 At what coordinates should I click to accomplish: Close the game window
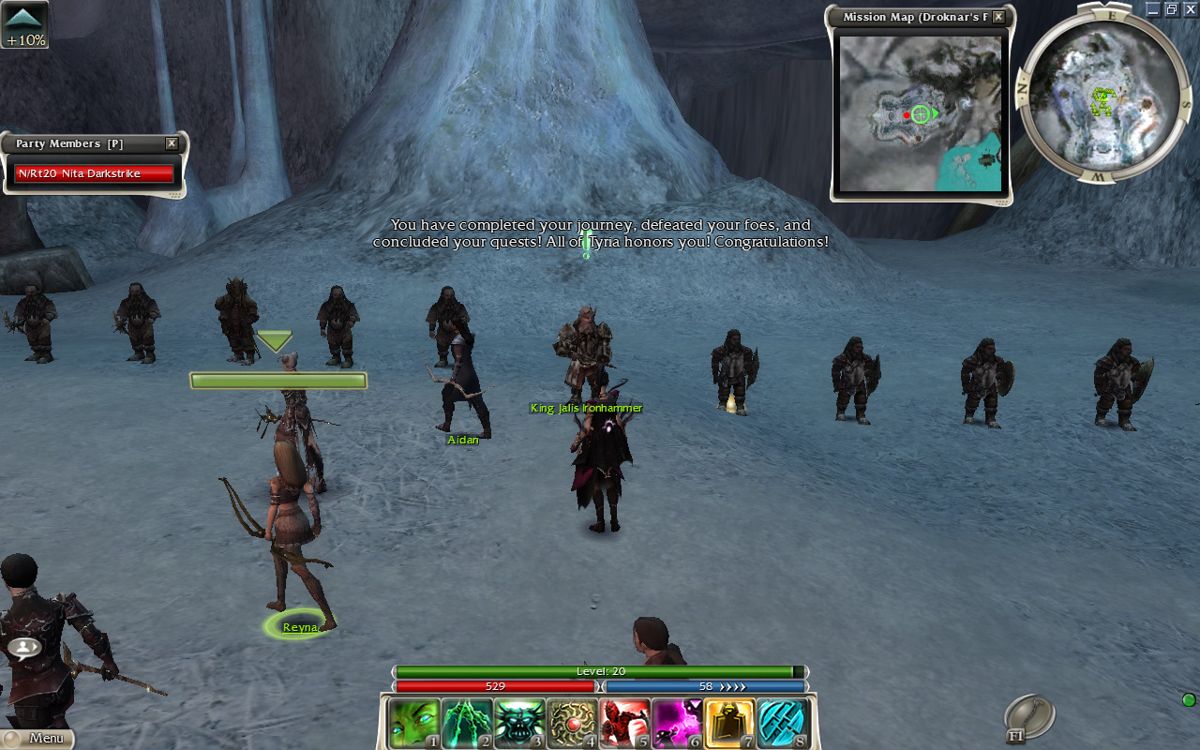coord(1188,9)
